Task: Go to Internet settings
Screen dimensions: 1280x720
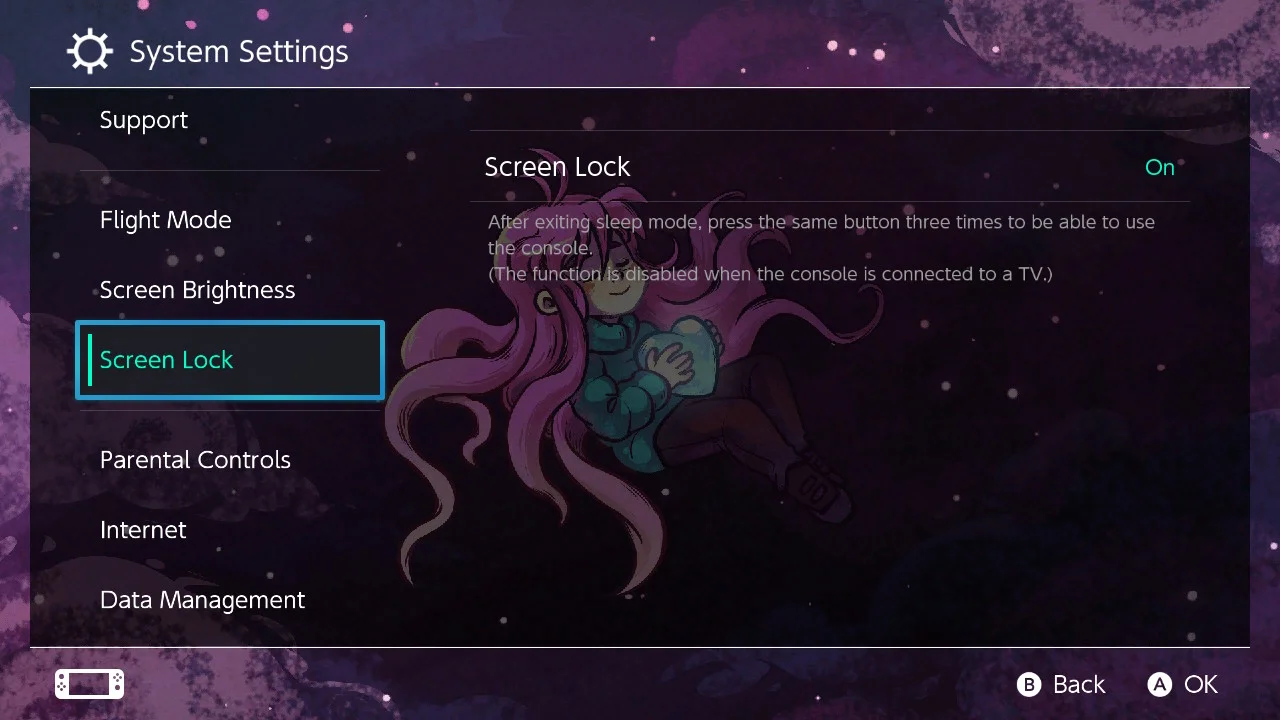Action: point(143,530)
